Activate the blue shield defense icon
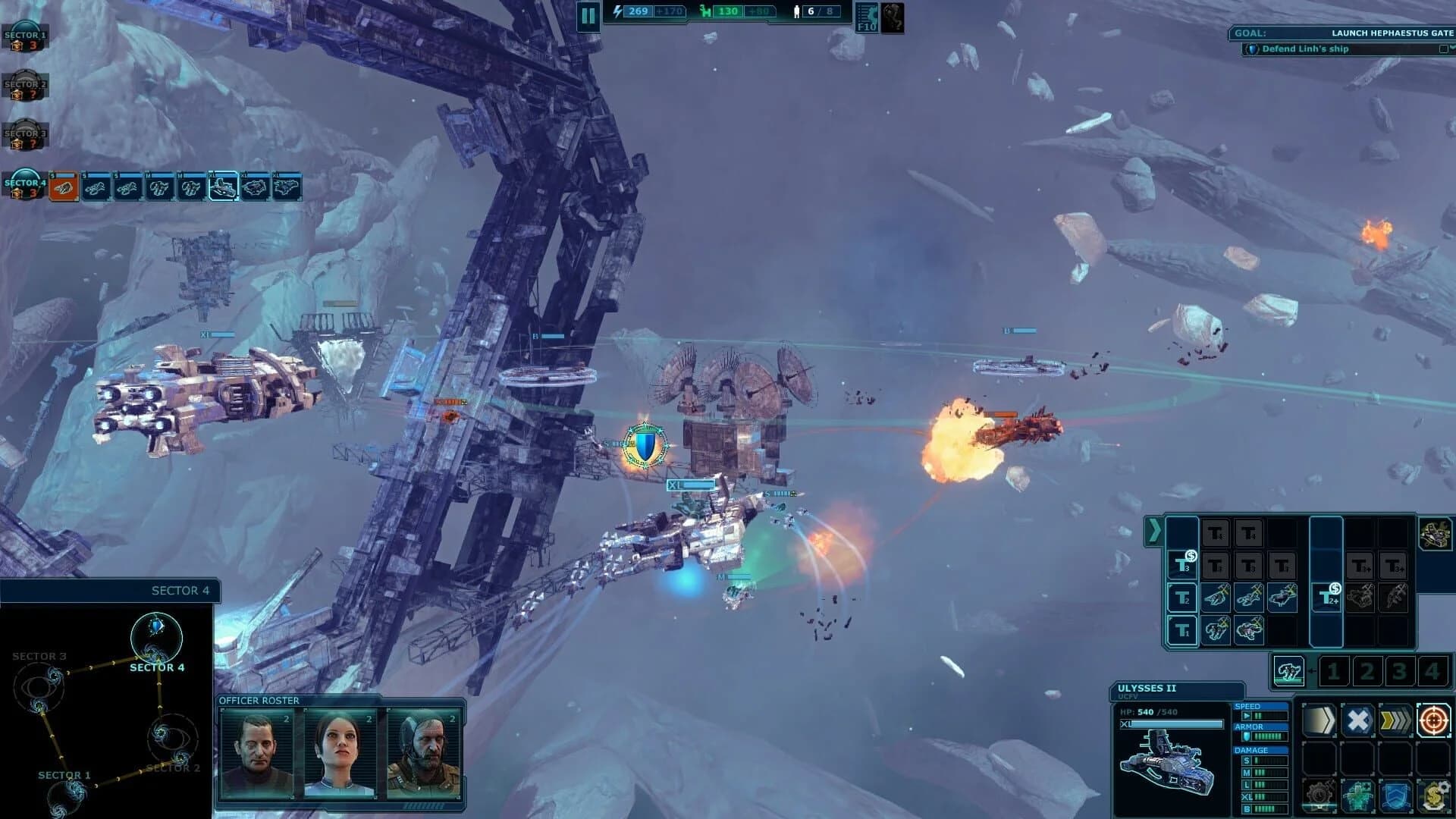The height and width of the screenshot is (819, 1456). tap(1396, 795)
